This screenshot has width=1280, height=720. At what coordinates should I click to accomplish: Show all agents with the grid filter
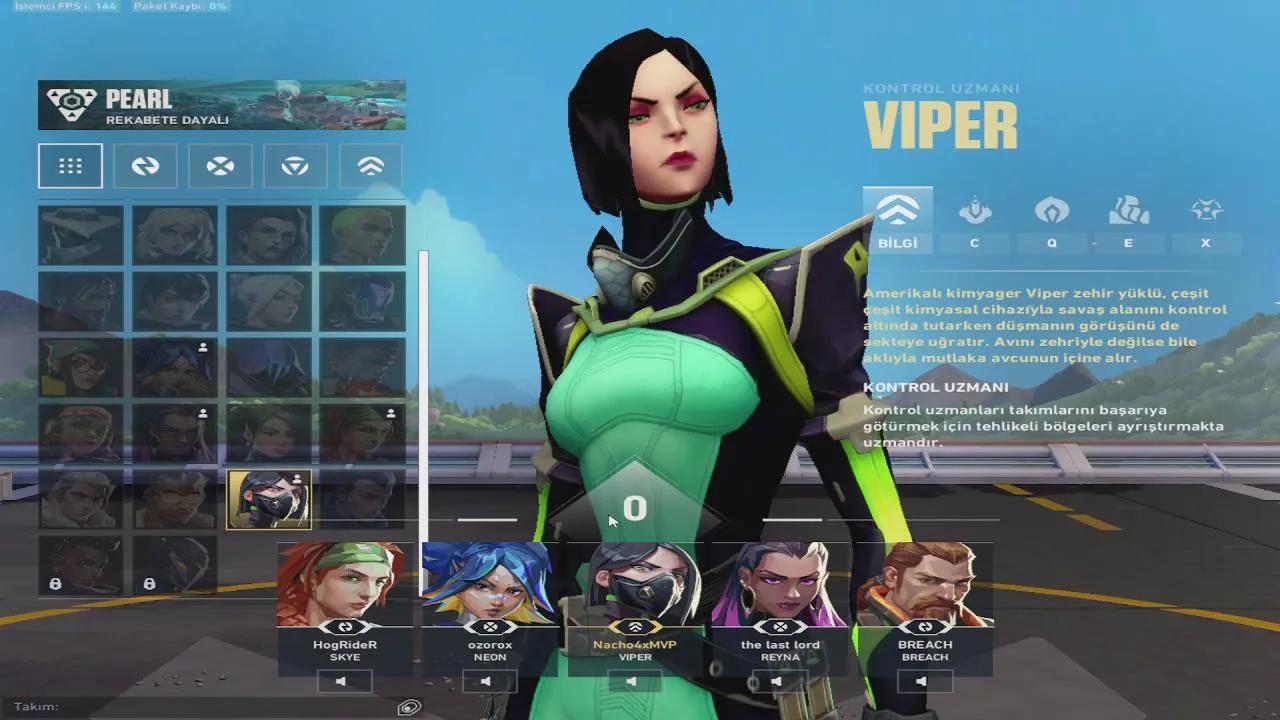(x=70, y=166)
